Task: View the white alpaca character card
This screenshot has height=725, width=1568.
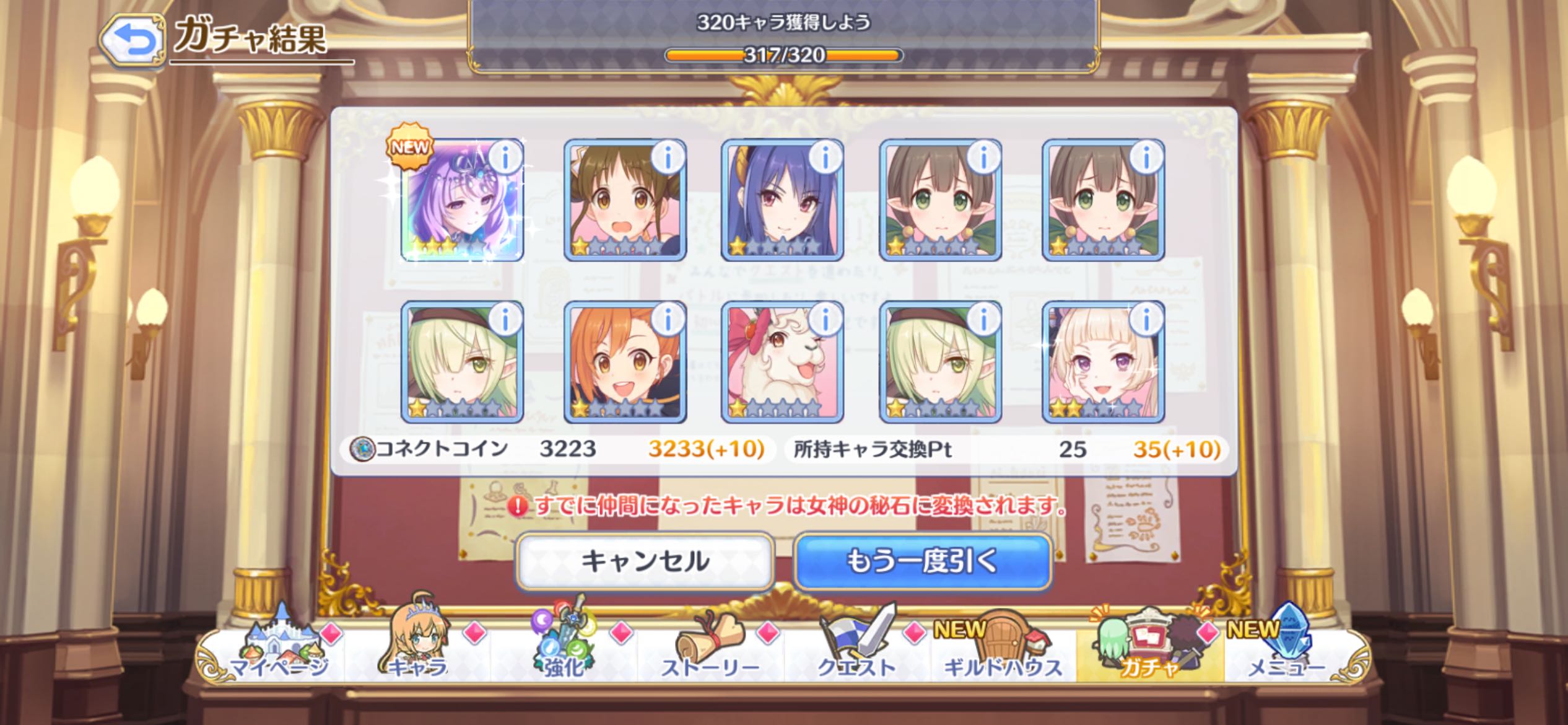Action: 783,362
